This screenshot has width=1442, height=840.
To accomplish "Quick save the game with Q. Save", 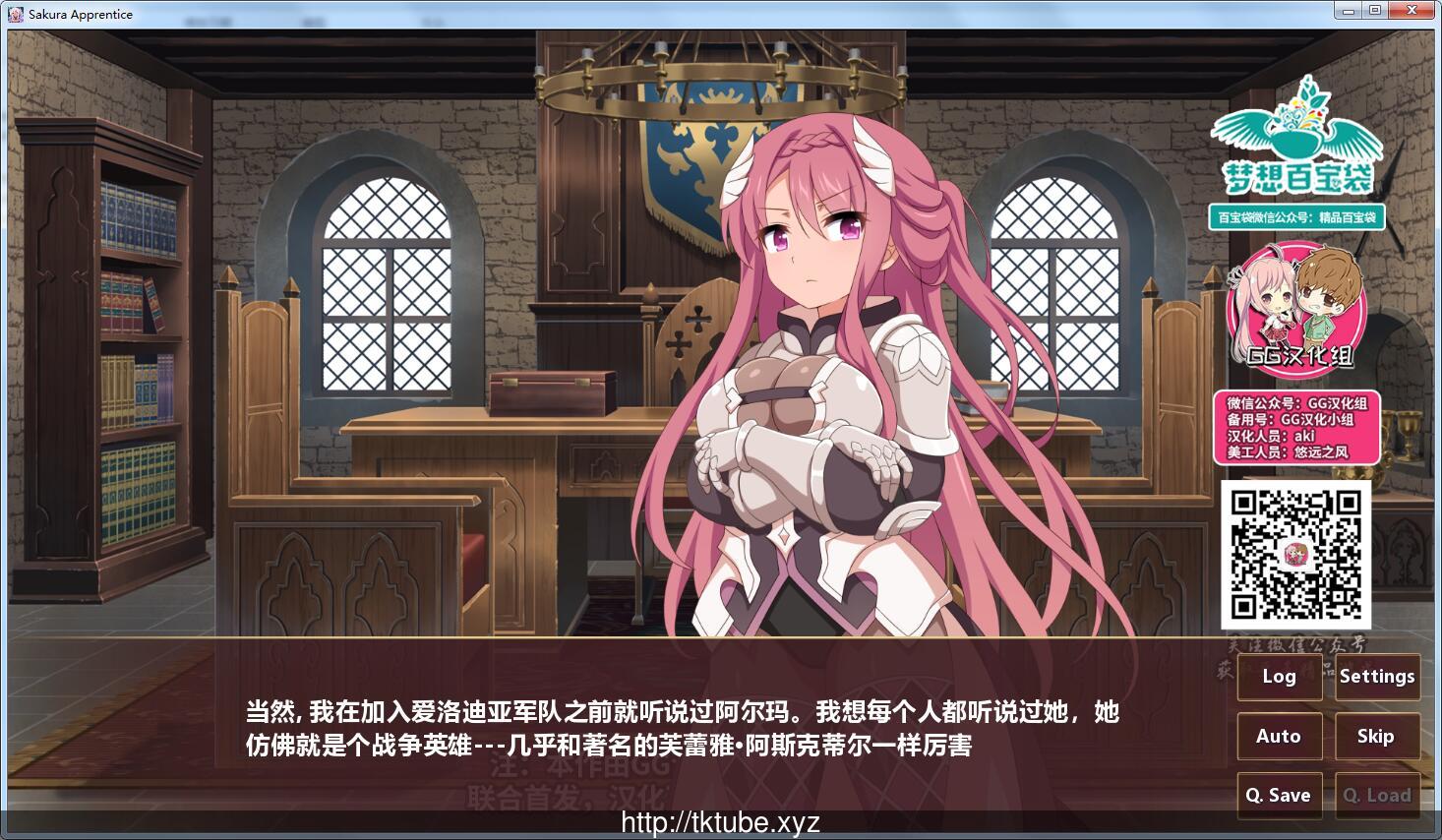I will [1279, 795].
